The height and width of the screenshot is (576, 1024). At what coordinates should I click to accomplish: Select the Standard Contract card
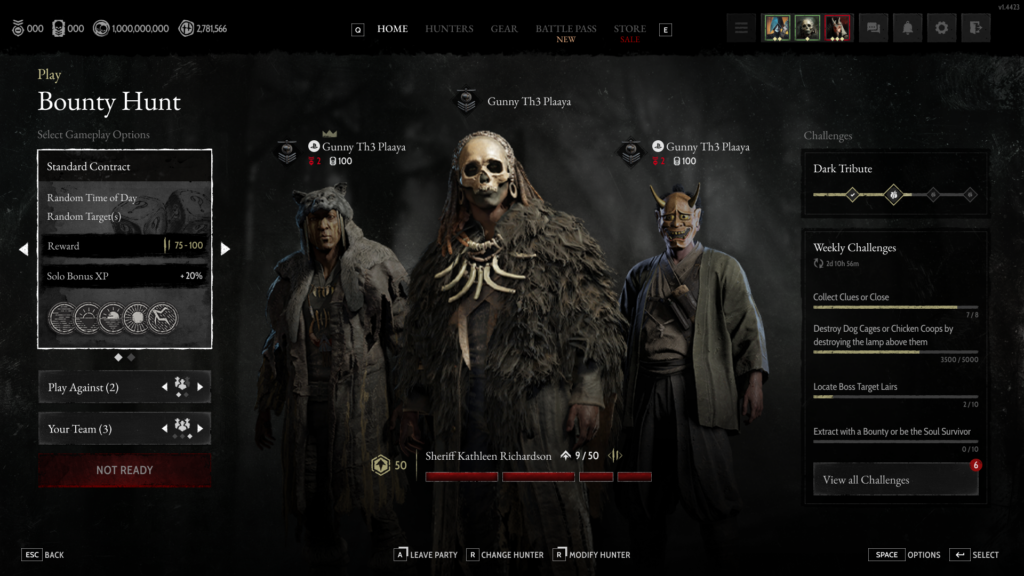pyautogui.click(x=125, y=249)
